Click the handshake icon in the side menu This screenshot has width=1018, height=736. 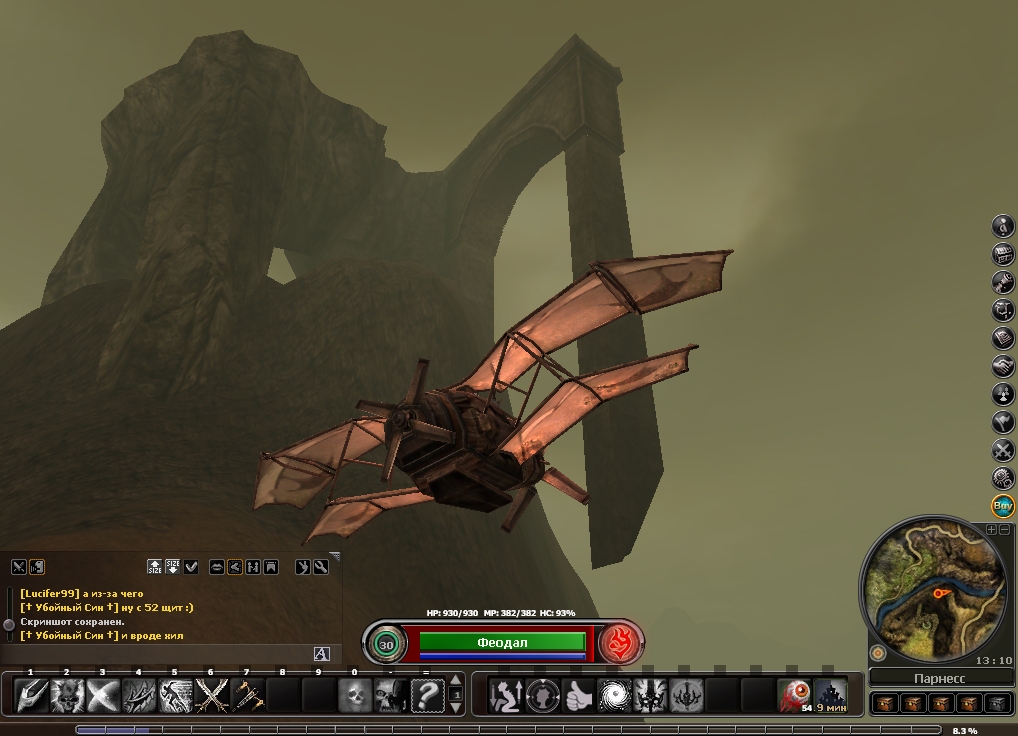pos(1003,367)
